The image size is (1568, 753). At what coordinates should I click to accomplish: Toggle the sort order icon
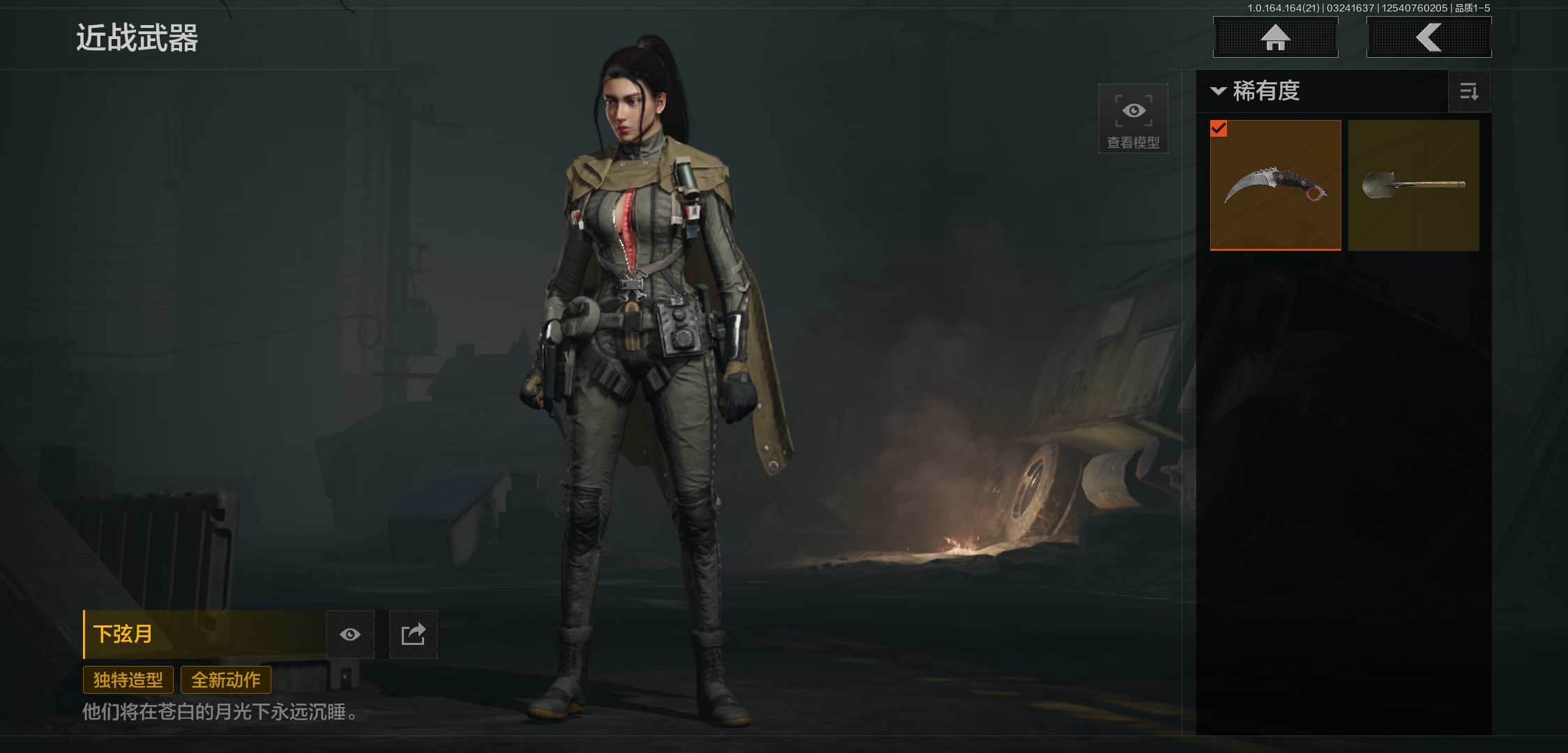point(1469,91)
